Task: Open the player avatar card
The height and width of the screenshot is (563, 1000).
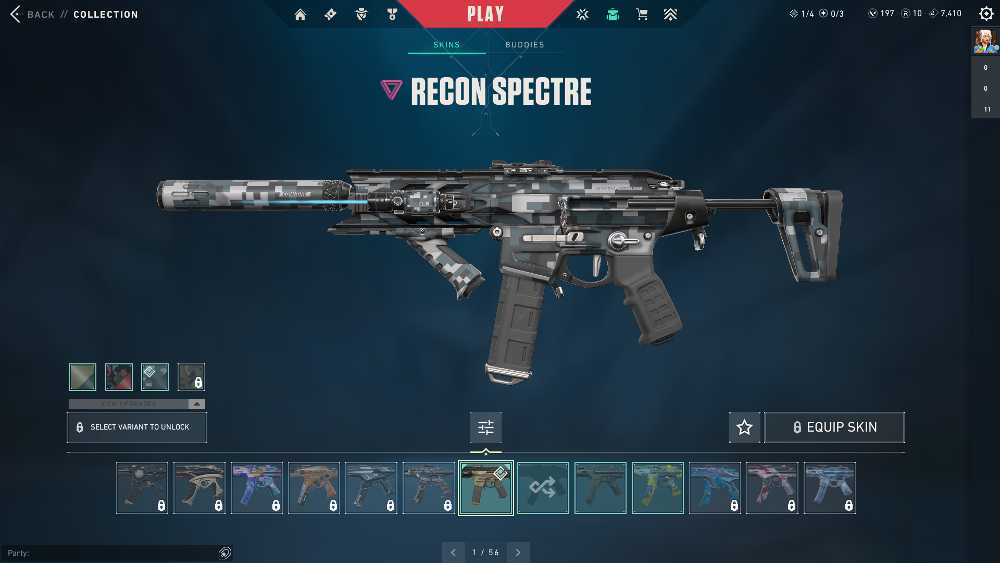Action: point(985,41)
